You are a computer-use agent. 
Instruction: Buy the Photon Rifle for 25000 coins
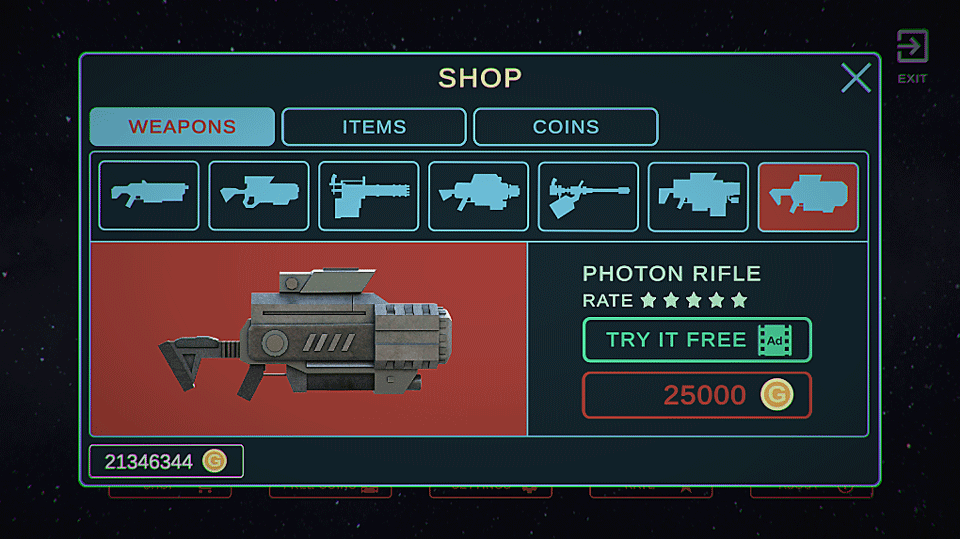(x=696, y=395)
